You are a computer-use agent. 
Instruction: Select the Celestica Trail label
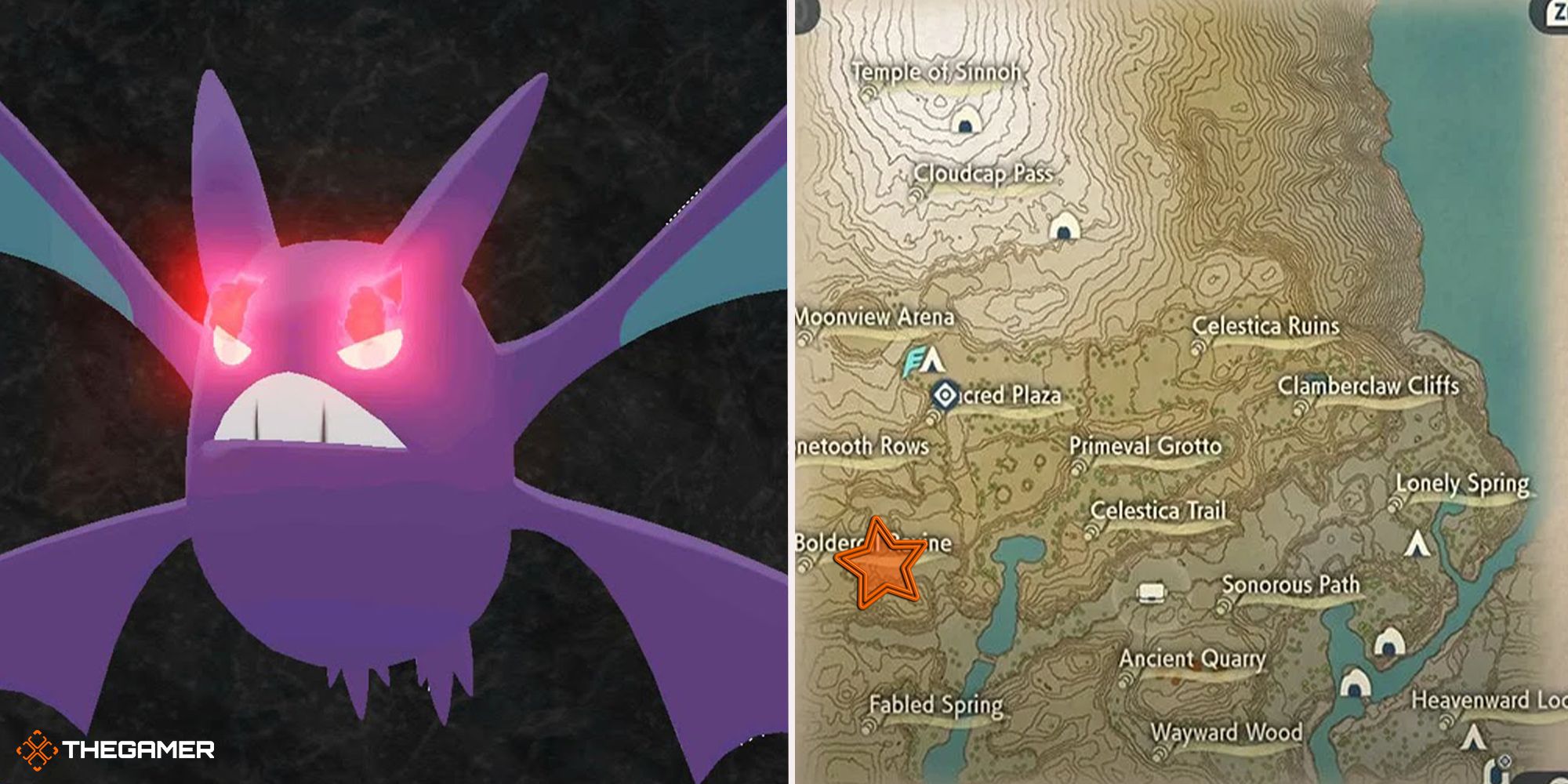pos(1160,510)
